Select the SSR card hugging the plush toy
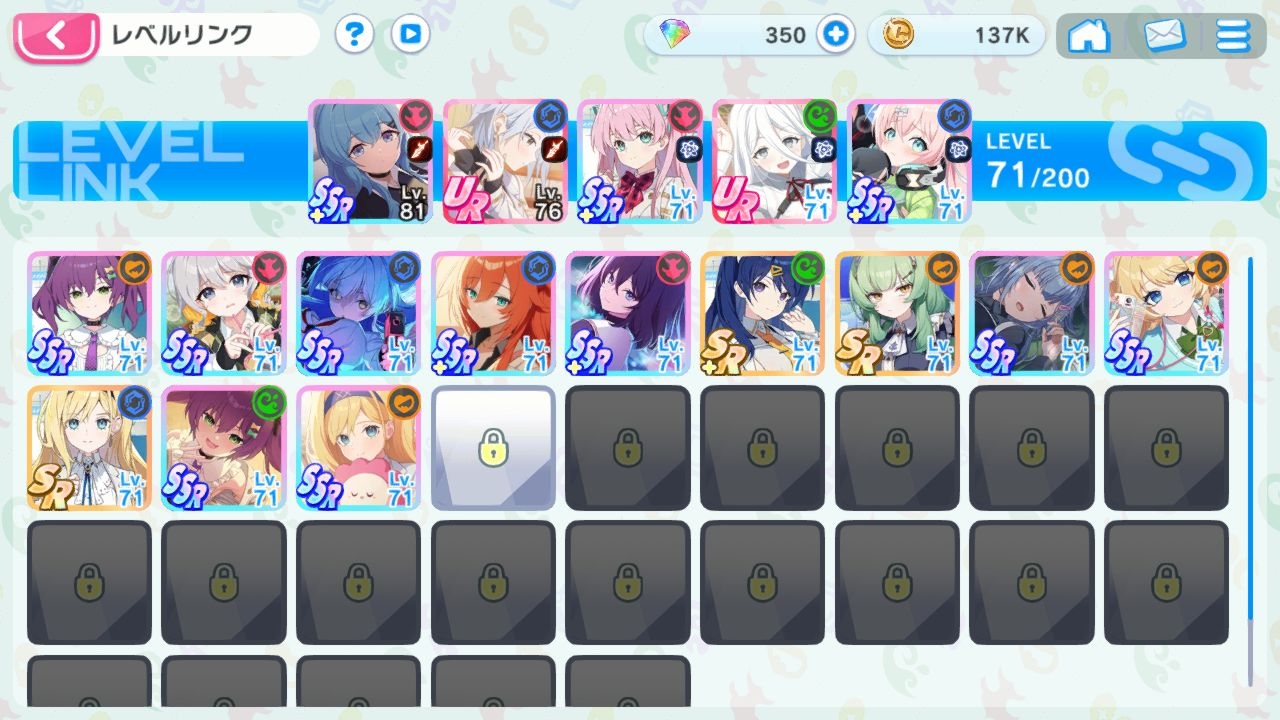 (x=358, y=447)
